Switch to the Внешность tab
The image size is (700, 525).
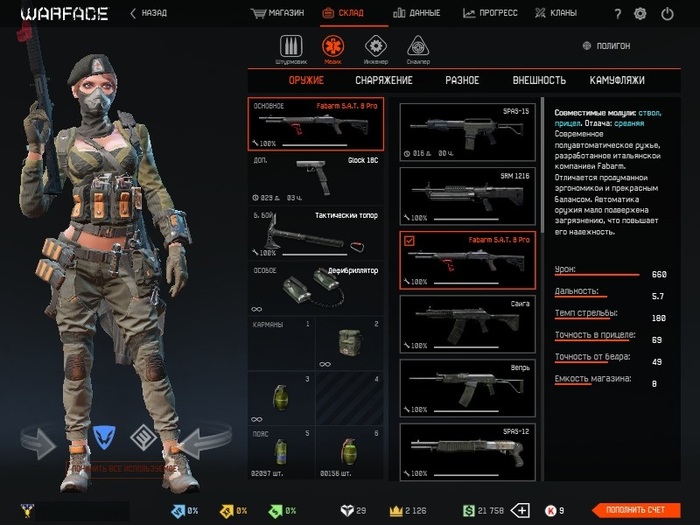[539, 80]
